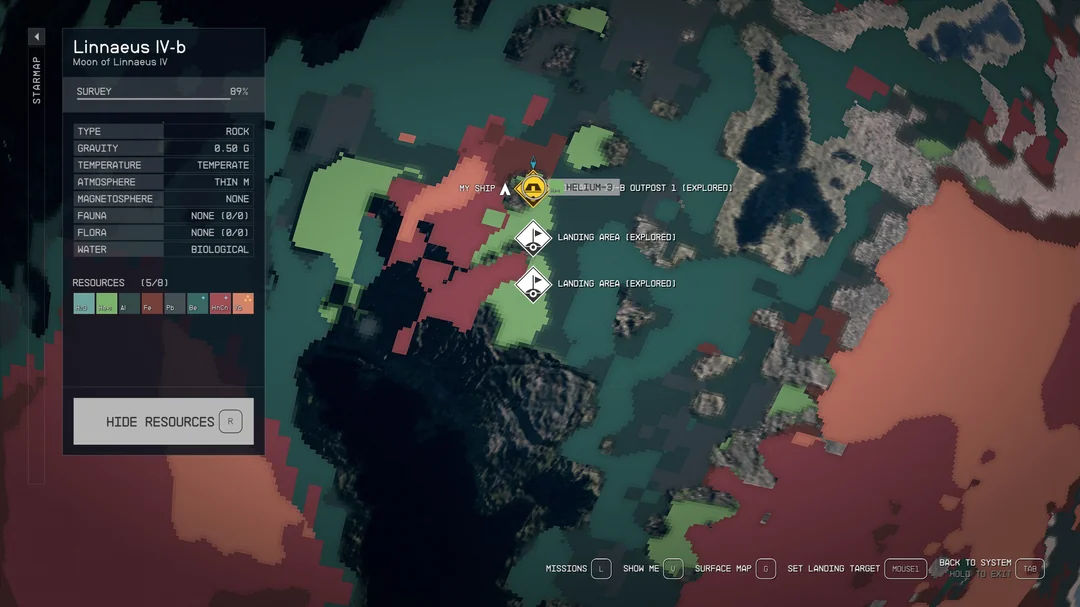Collapse the Starmap side panel arrow

coord(36,37)
